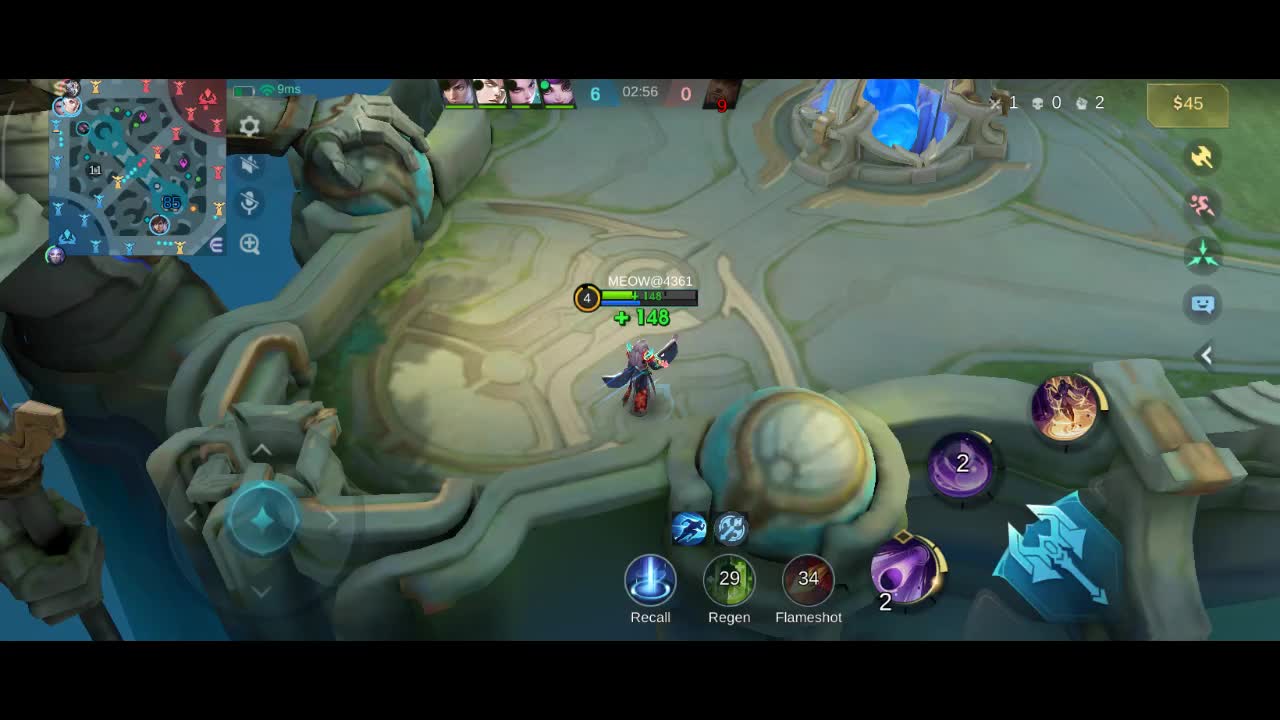
Task: Select the crossed-axes icon above Regen
Action: point(731,528)
